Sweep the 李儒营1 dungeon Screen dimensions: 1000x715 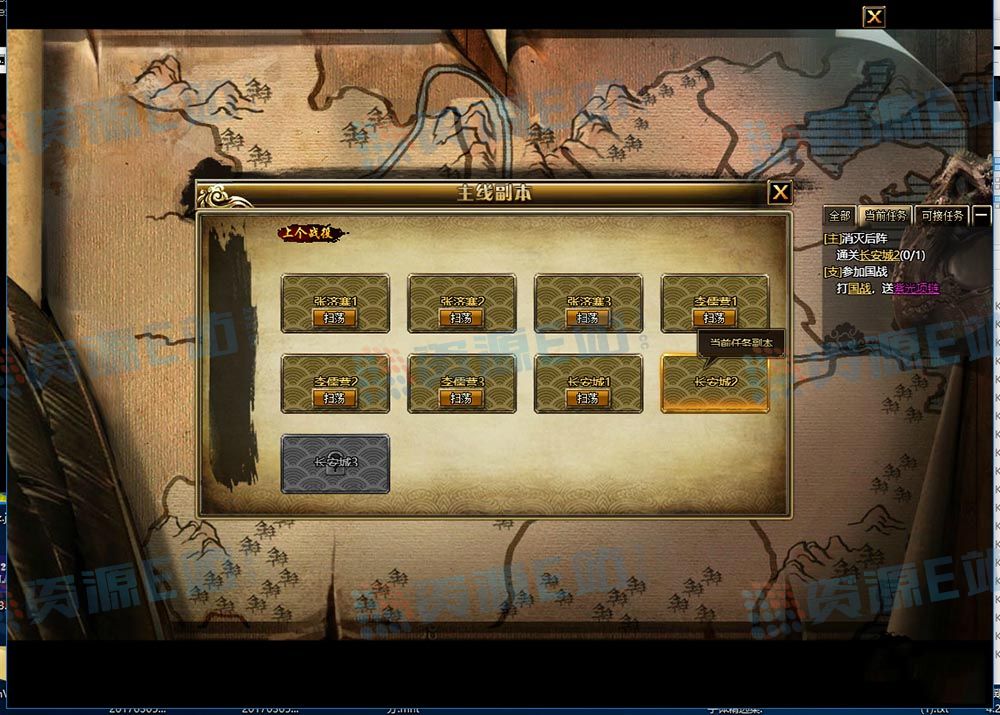click(x=714, y=318)
